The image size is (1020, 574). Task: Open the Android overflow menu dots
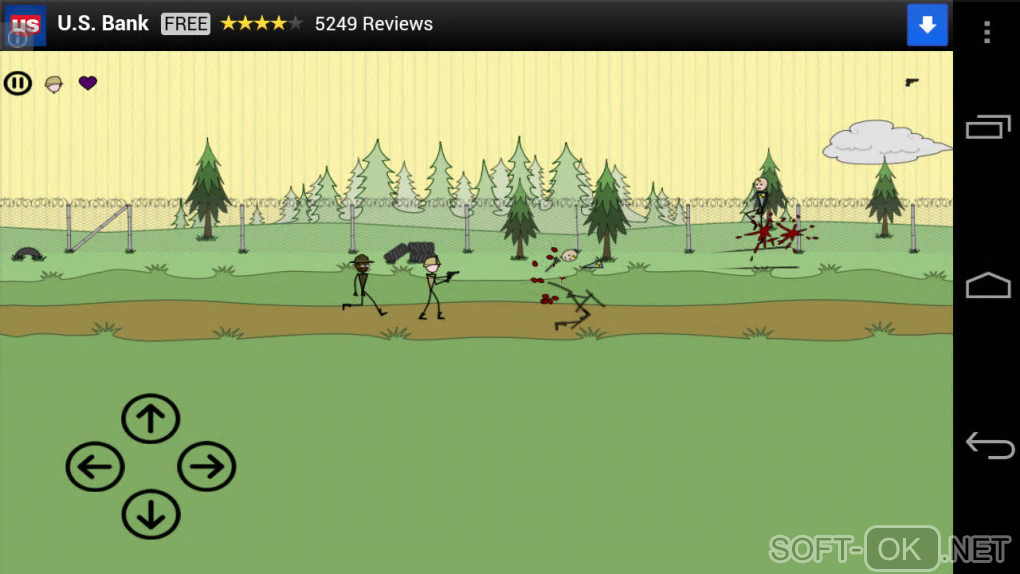pos(987,32)
